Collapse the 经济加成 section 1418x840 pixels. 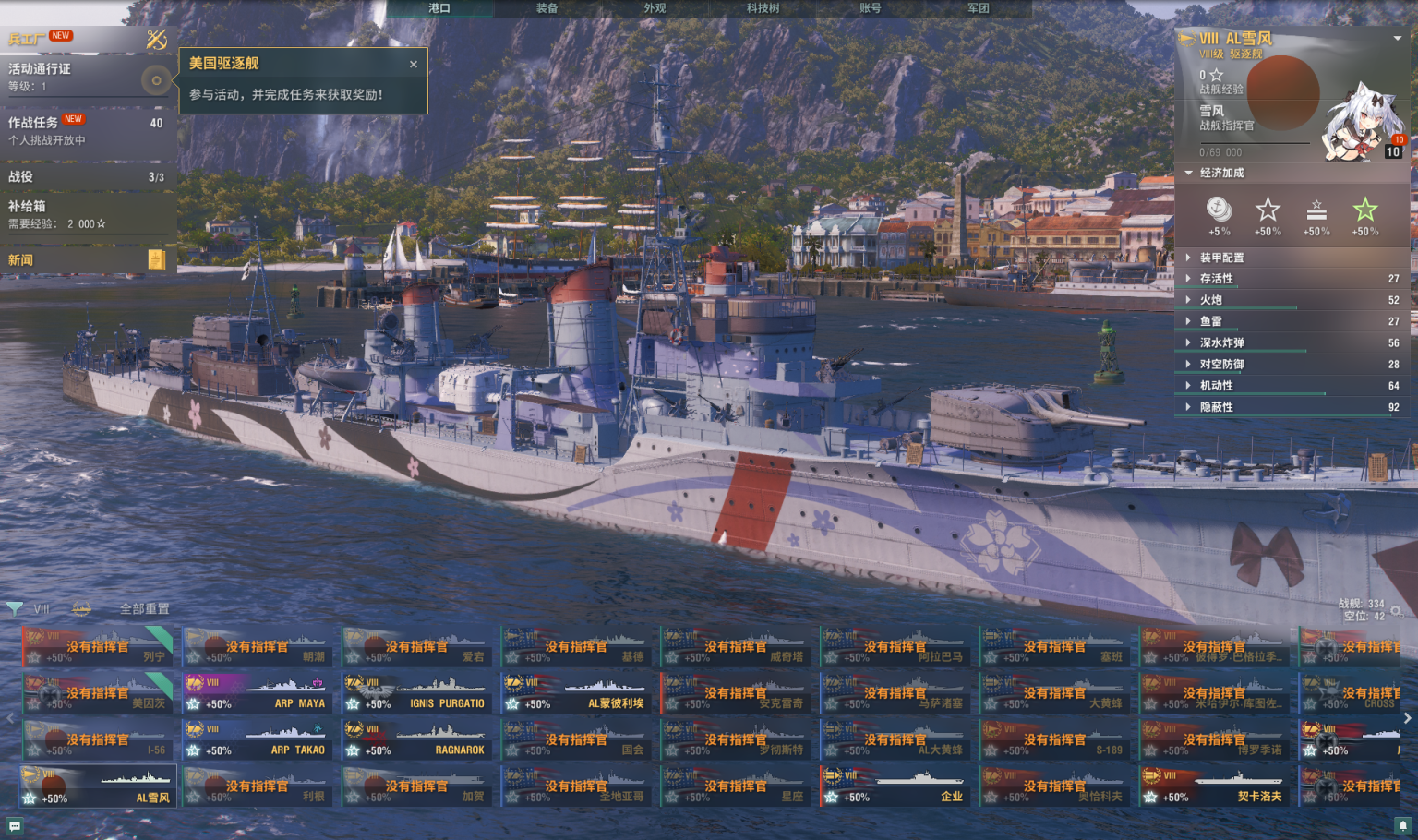coord(1220,173)
